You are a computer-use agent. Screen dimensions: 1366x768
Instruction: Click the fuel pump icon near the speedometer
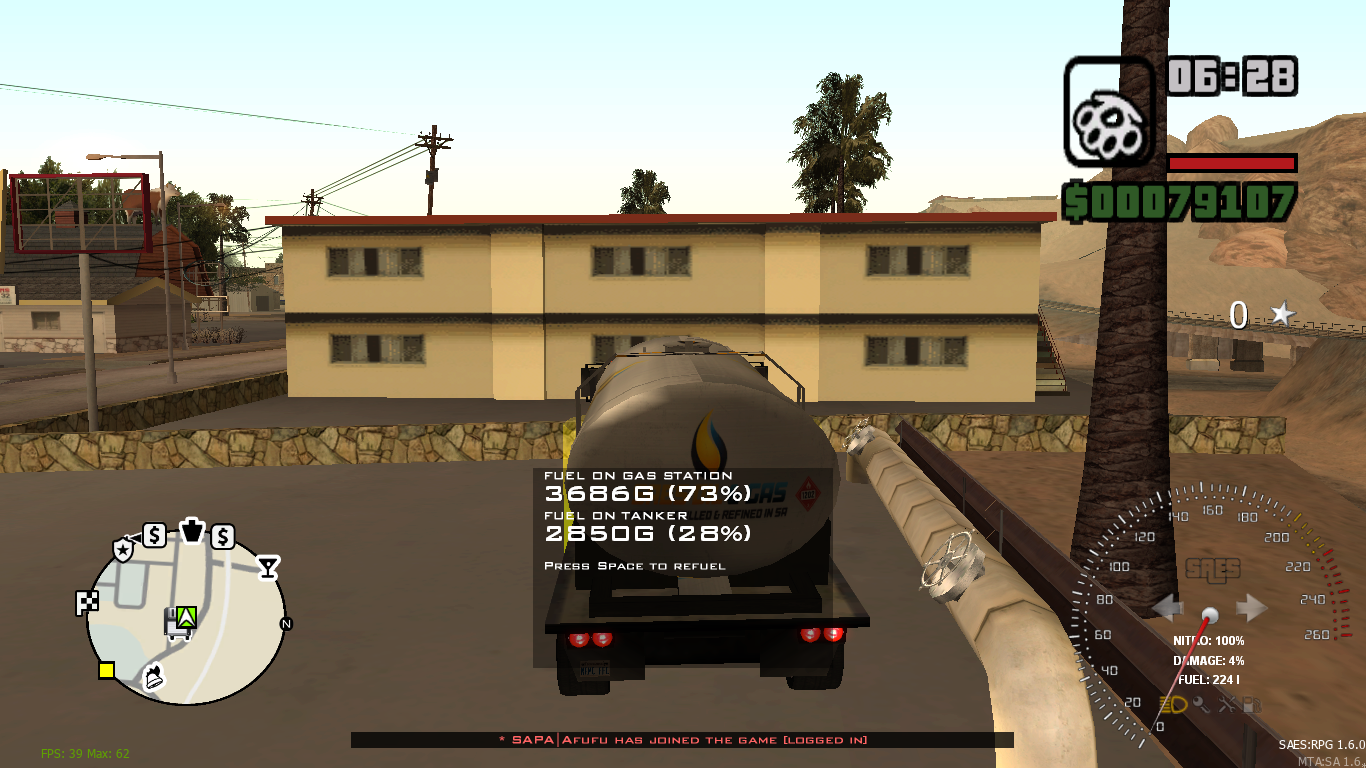pyautogui.click(x=1251, y=704)
